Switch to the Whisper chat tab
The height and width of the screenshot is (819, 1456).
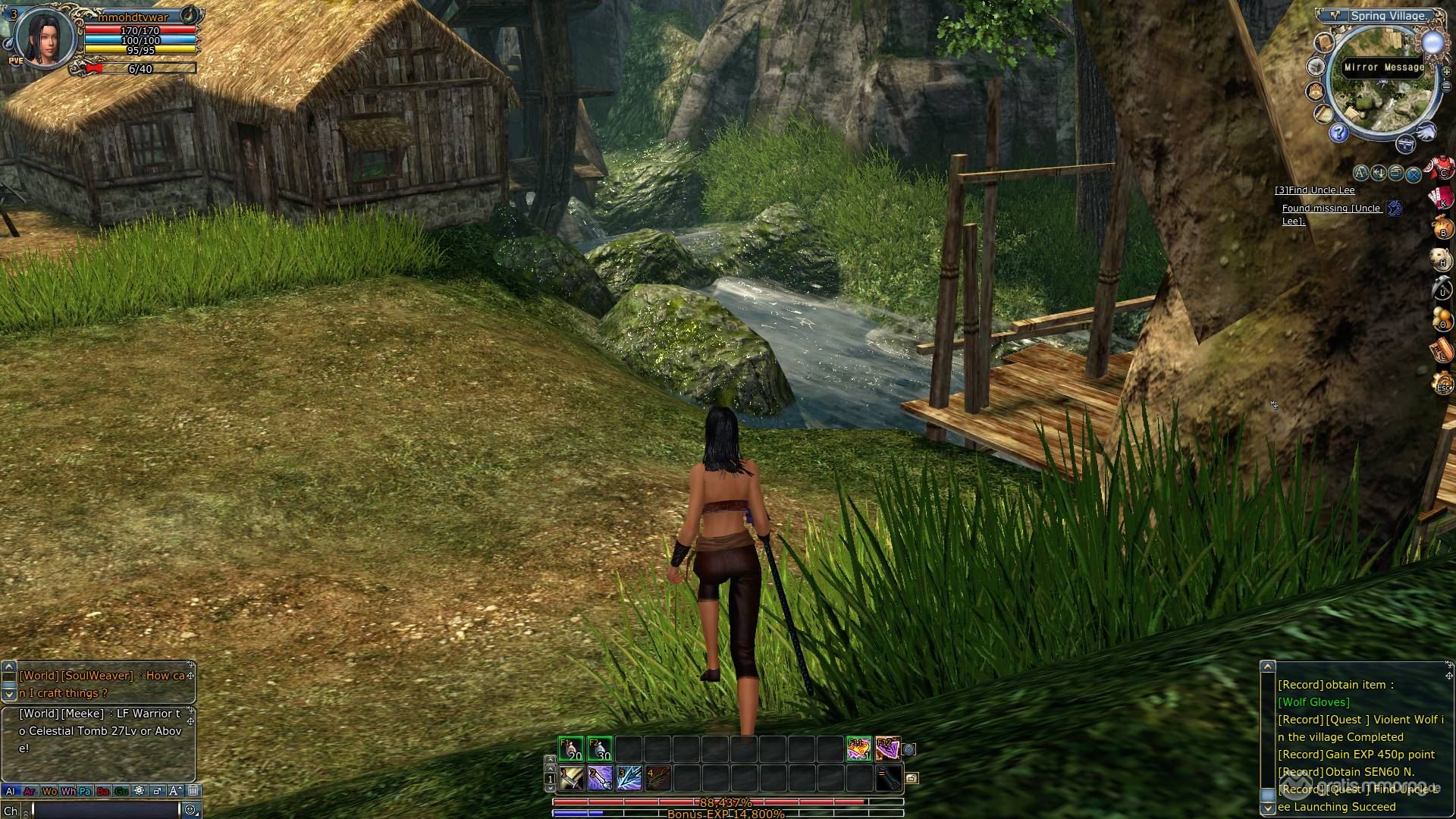68,791
